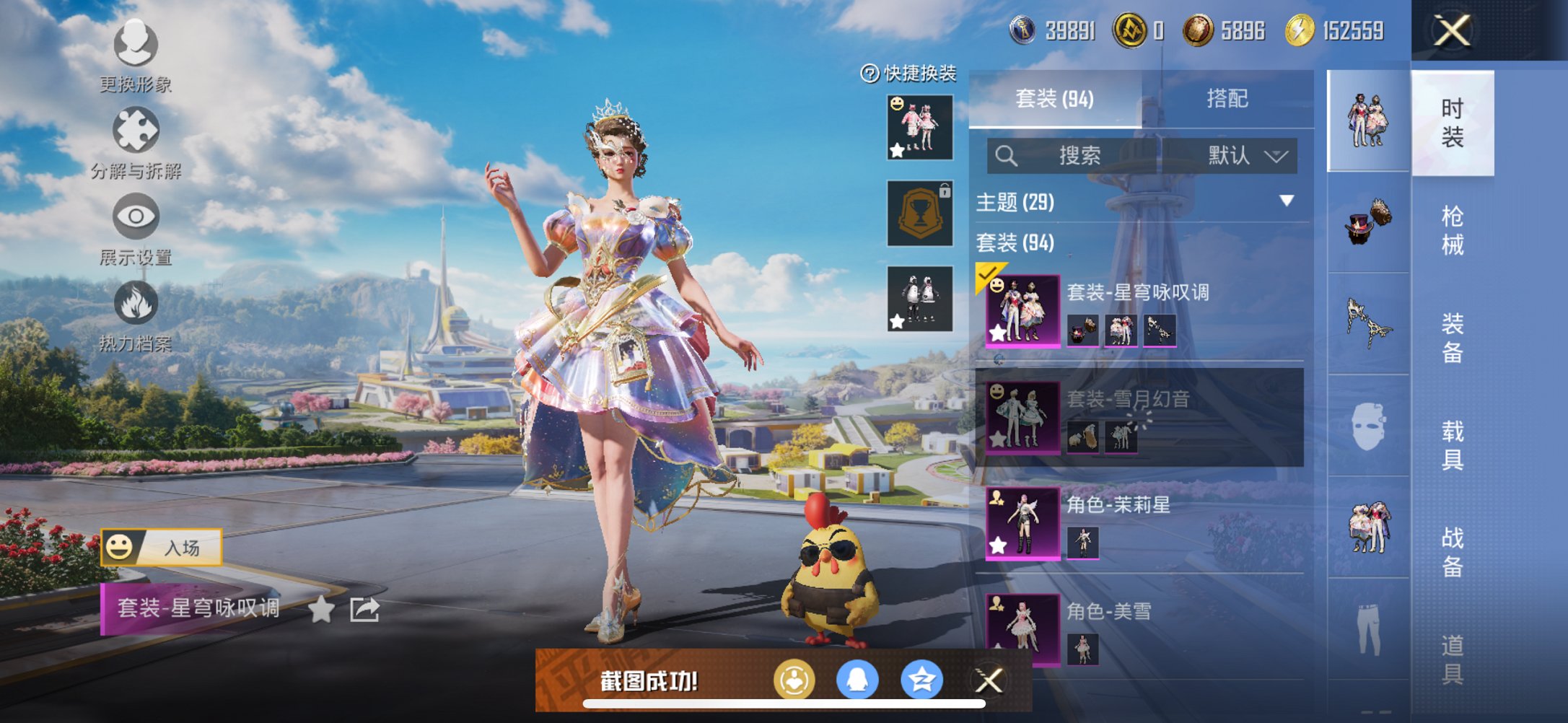The width and height of the screenshot is (1568, 723).
Task: Close the wardrobe screen with the X
Action: pos(1451,31)
